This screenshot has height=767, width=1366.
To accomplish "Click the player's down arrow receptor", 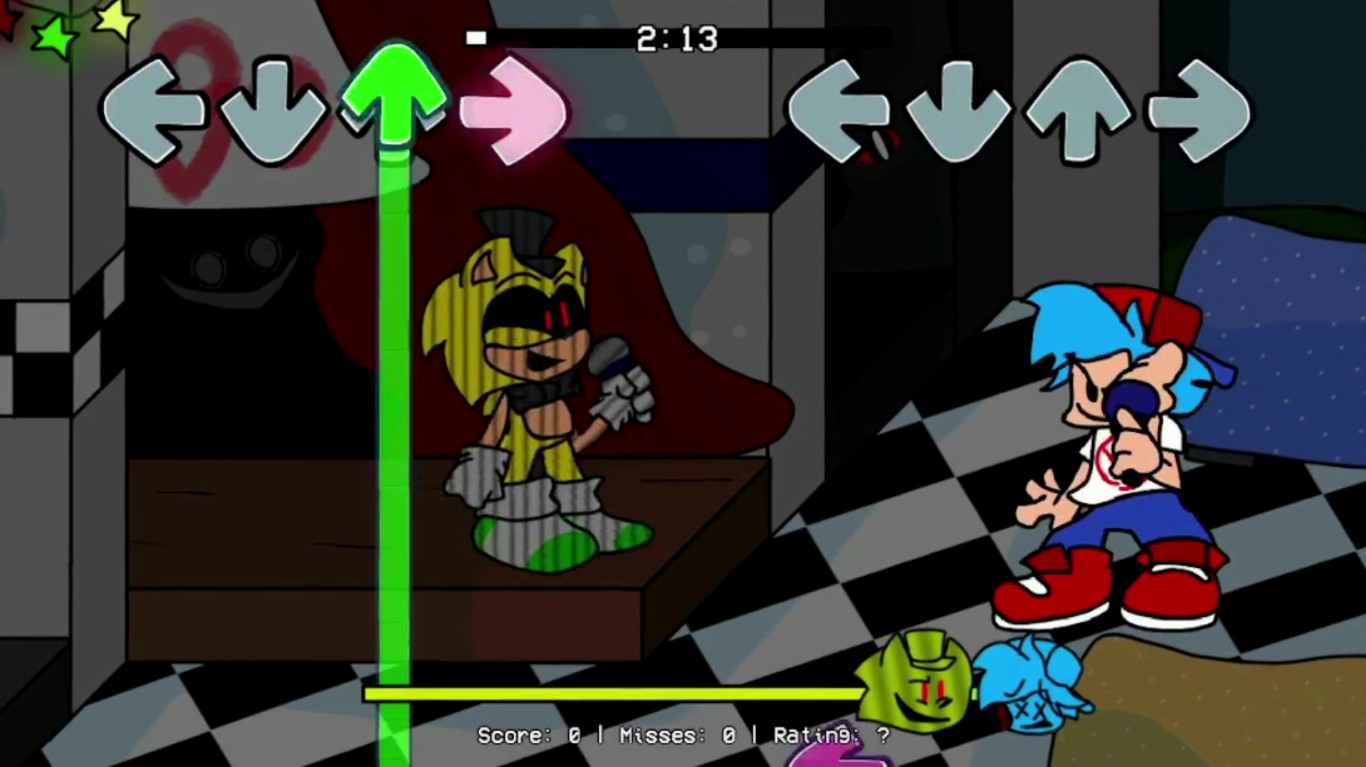I will [x=960, y=110].
